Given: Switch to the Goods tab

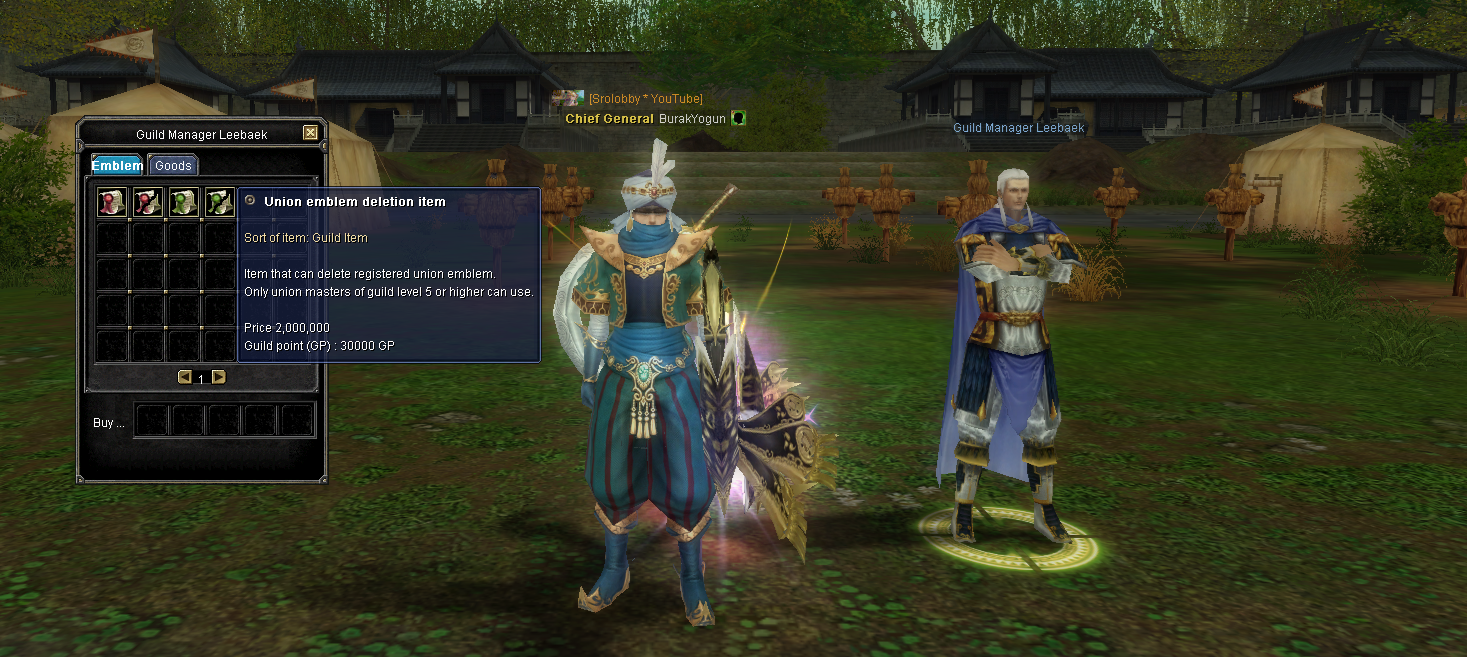Looking at the screenshot, I should coord(173,166).
